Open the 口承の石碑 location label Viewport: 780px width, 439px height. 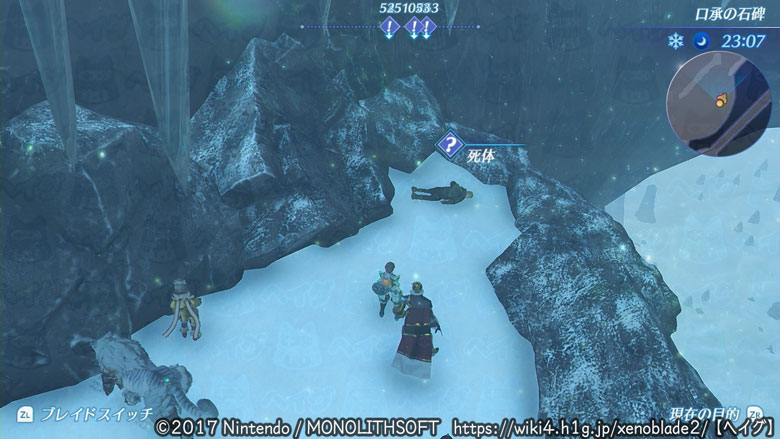[x=732, y=15]
